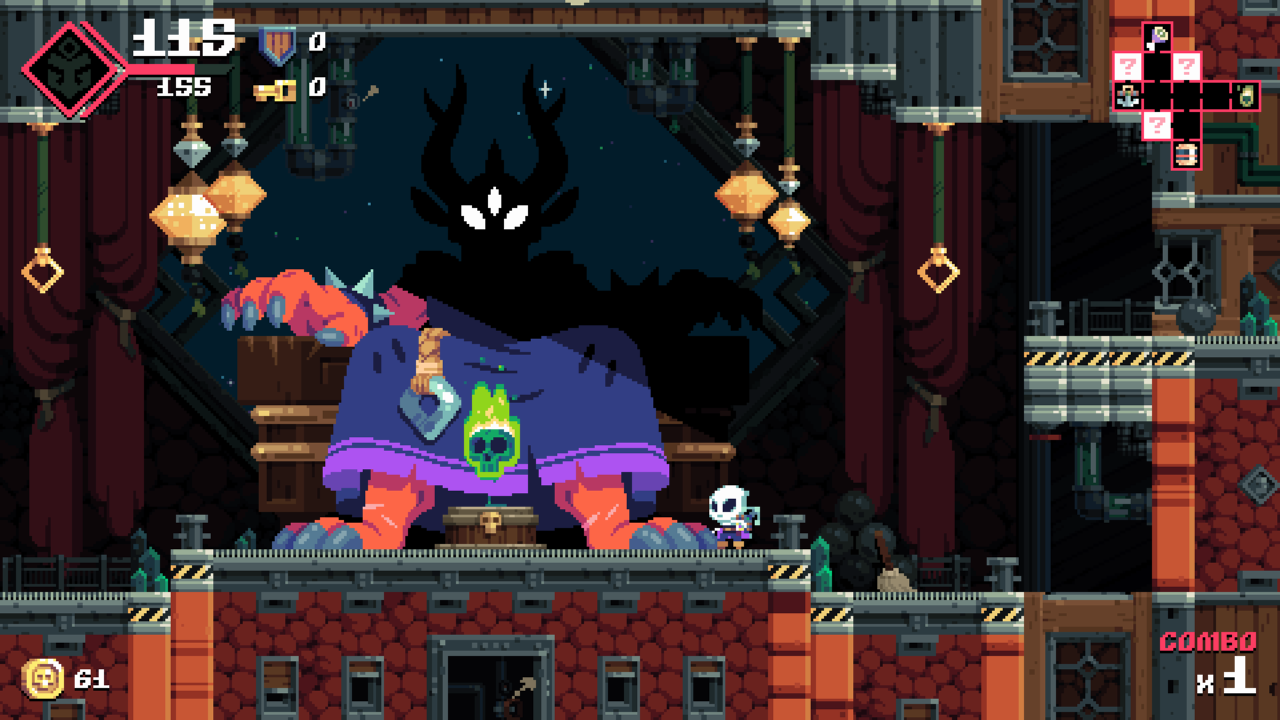The height and width of the screenshot is (720, 1280).
Task: Click the gold key icon
Action: point(275,90)
